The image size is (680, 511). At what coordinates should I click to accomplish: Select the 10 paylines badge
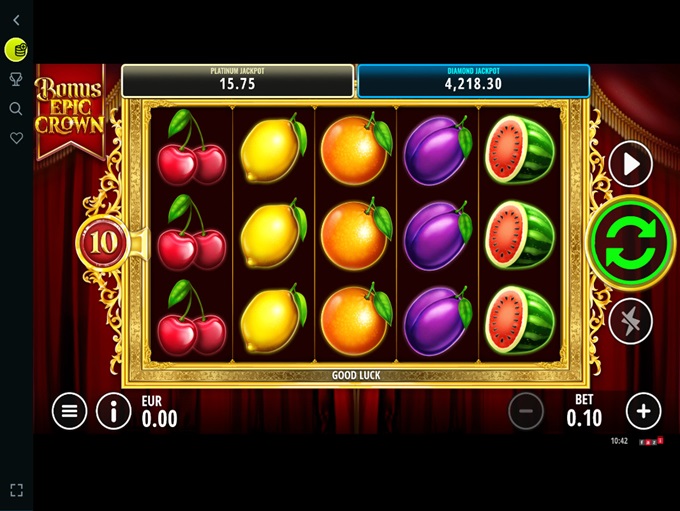tap(105, 241)
